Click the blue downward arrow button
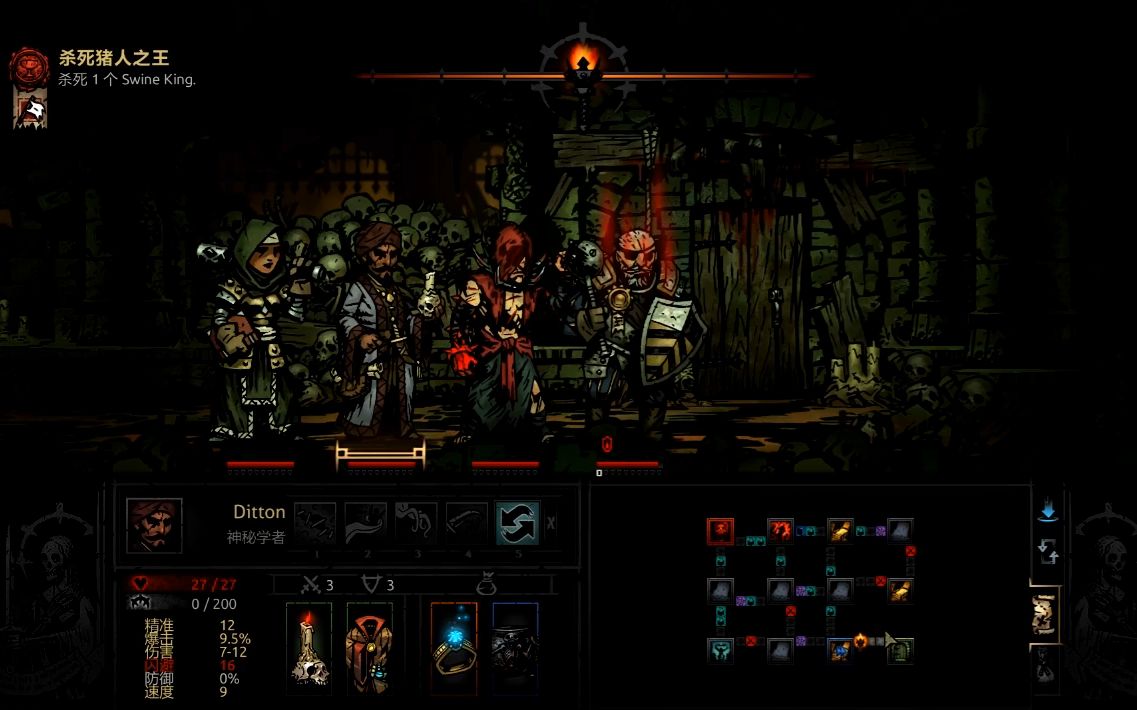This screenshot has height=710, width=1137. pos(1047,512)
